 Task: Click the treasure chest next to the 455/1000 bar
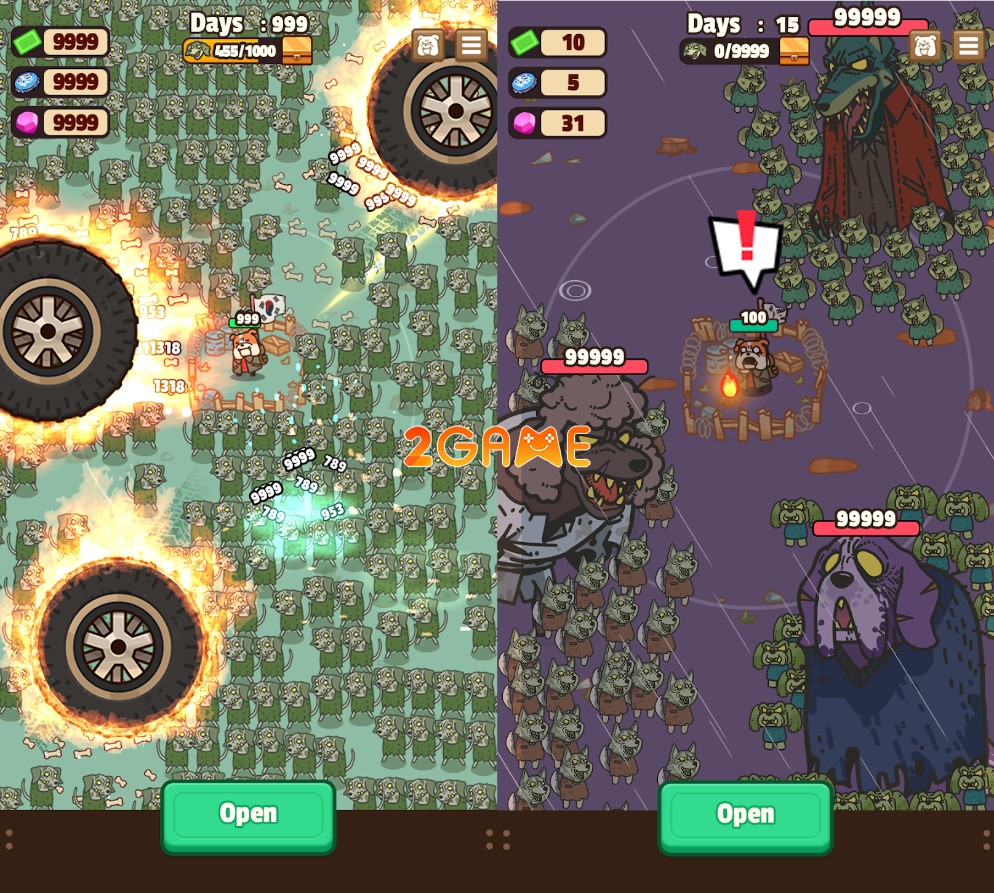coord(297,50)
